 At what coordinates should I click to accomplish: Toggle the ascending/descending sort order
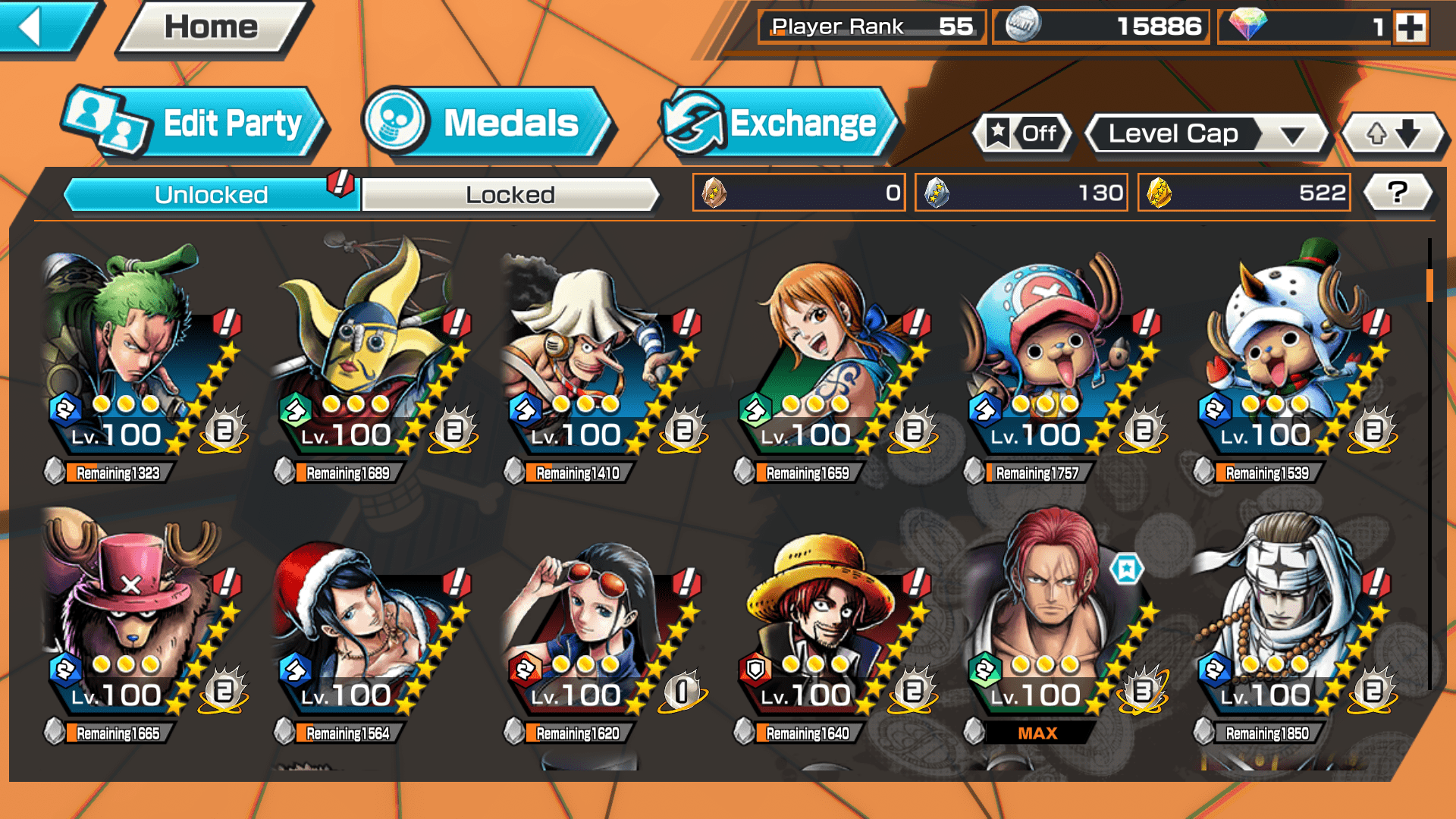pos(1393,134)
